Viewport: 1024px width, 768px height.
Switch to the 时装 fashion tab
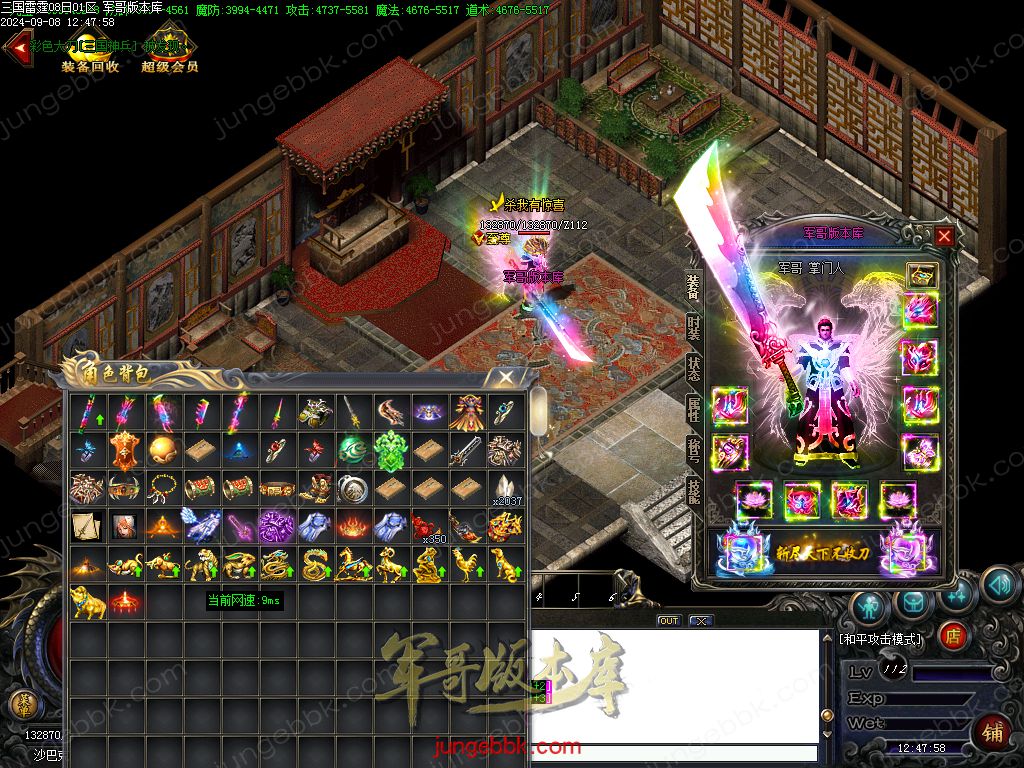tap(693, 327)
